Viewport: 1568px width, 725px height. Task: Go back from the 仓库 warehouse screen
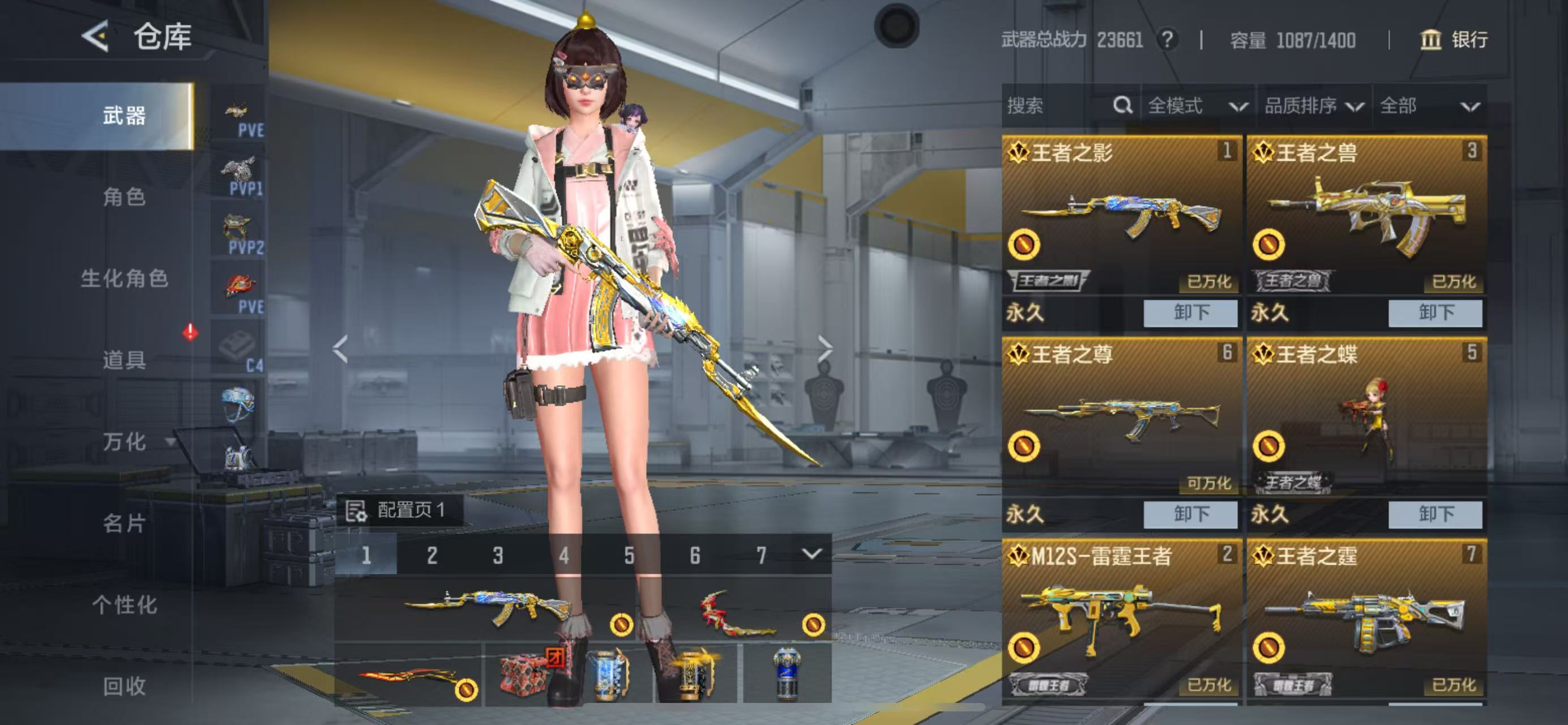point(96,36)
